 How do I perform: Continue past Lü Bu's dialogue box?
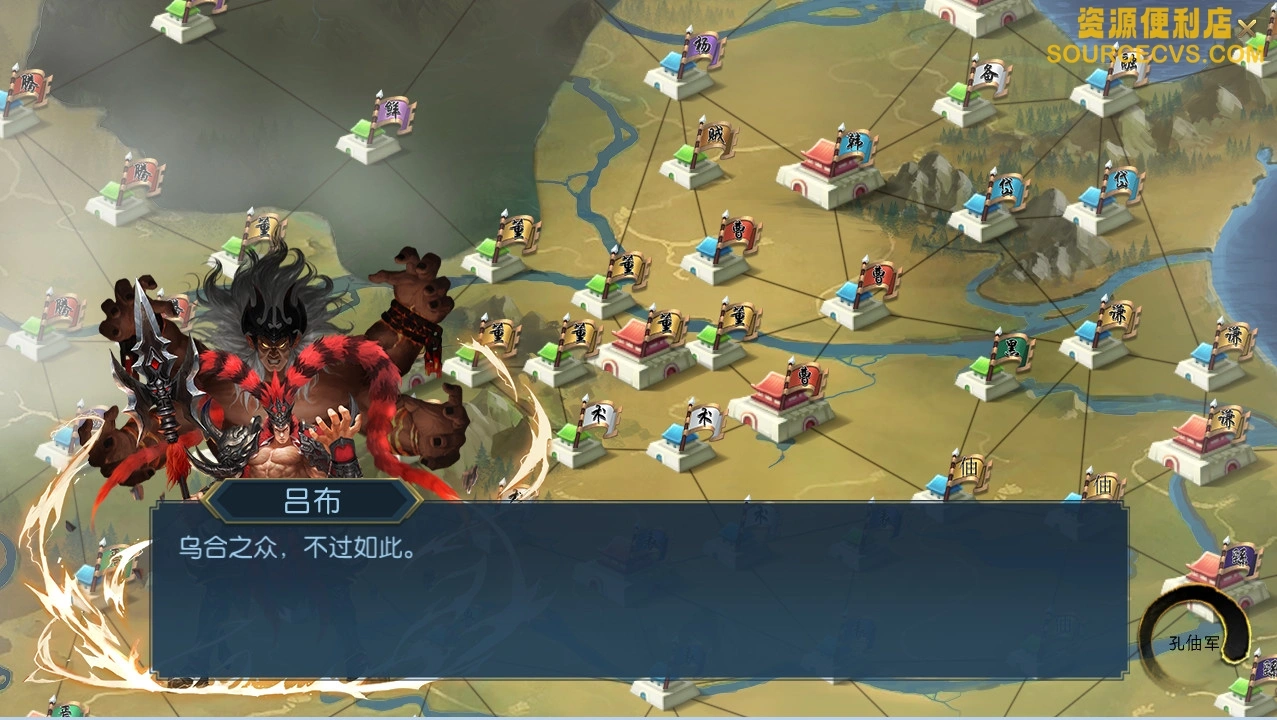click(638, 590)
